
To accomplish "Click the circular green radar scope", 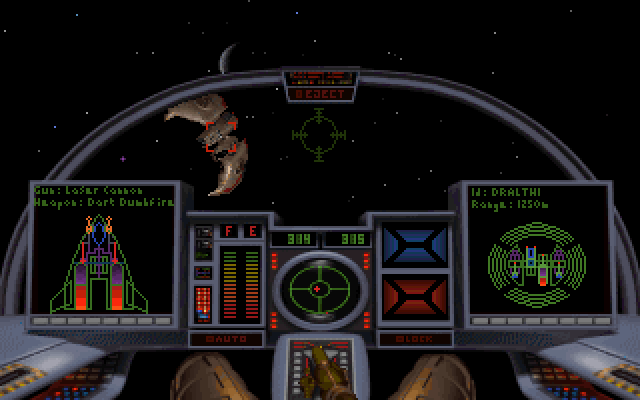I will click(x=319, y=288).
